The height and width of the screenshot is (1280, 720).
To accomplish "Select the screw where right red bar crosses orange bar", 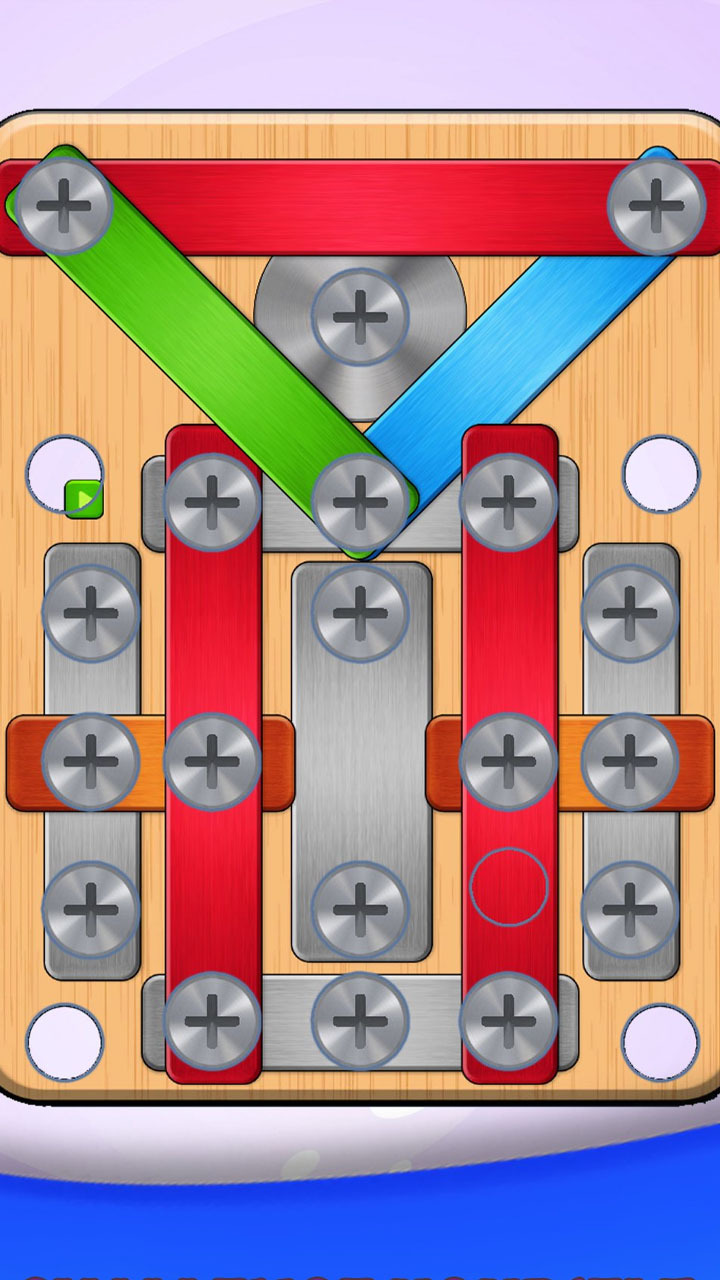I will coord(509,762).
